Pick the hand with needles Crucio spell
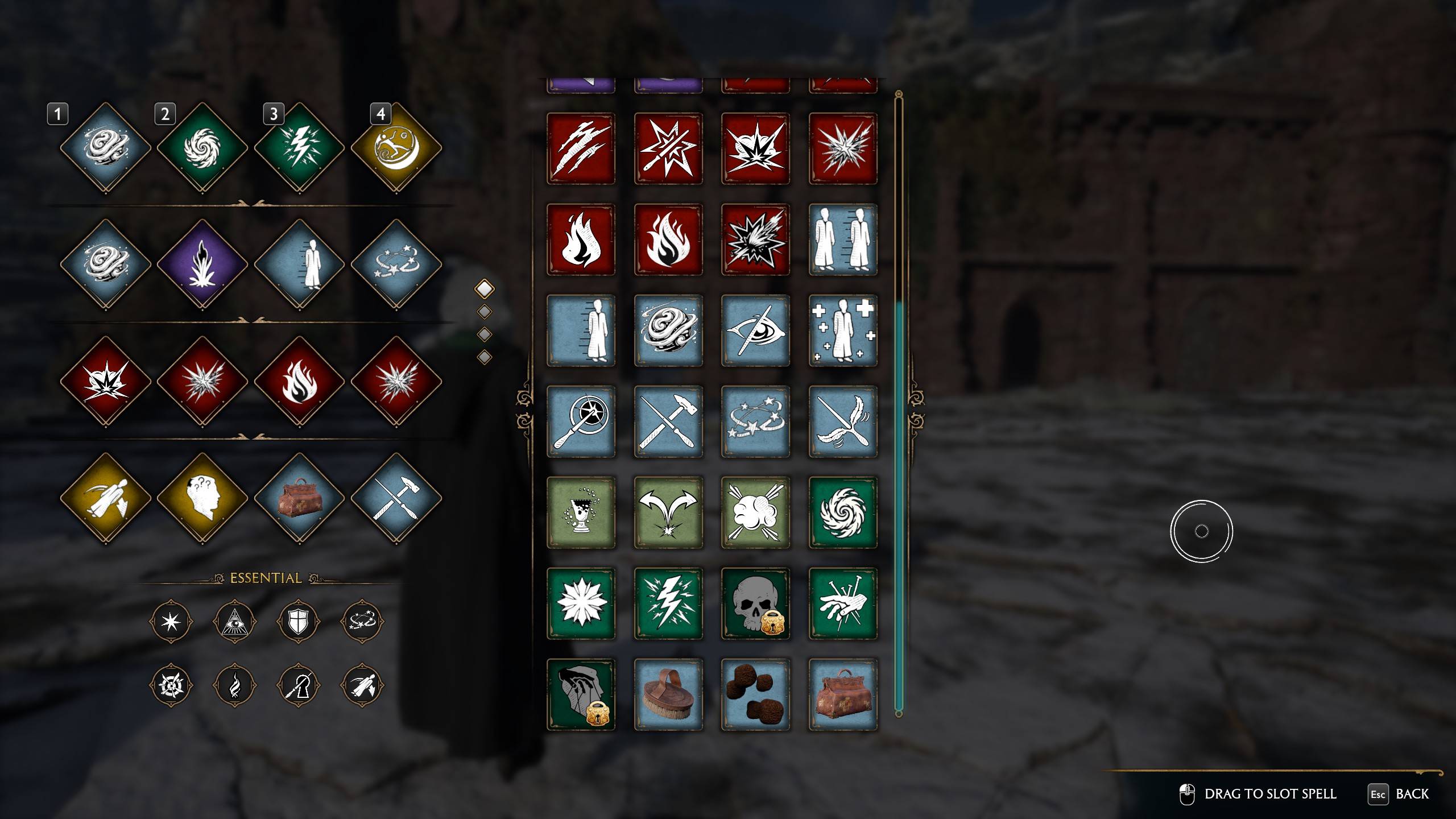 [843, 603]
